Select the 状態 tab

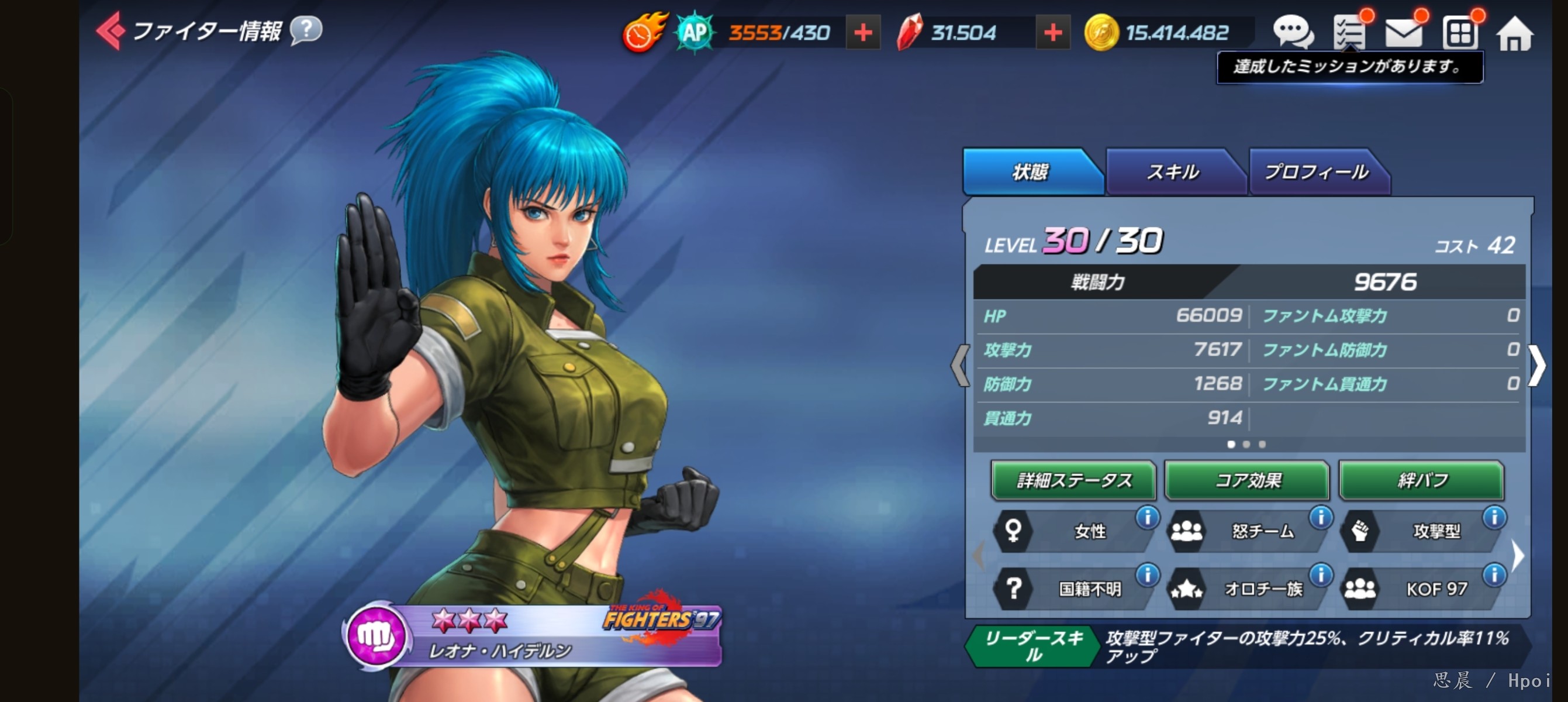click(x=1030, y=173)
